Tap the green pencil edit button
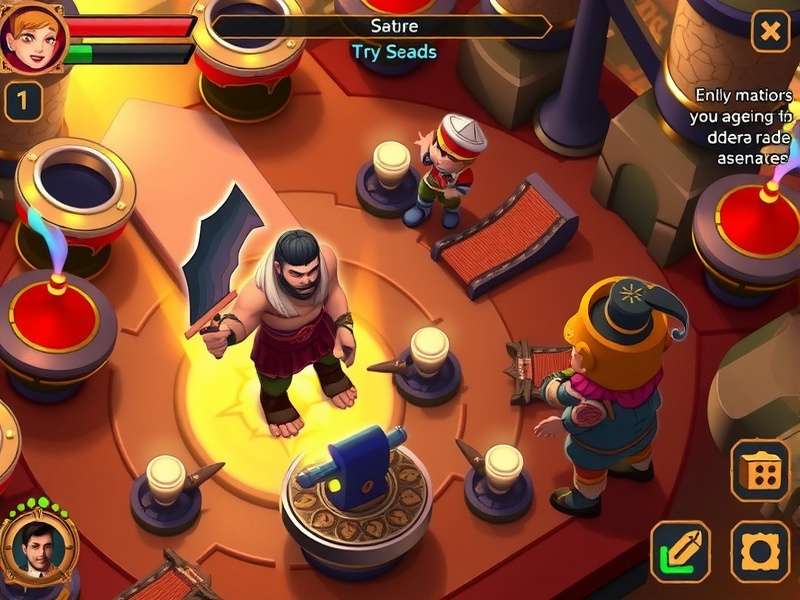Viewport: 800px width, 600px height. [681, 551]
